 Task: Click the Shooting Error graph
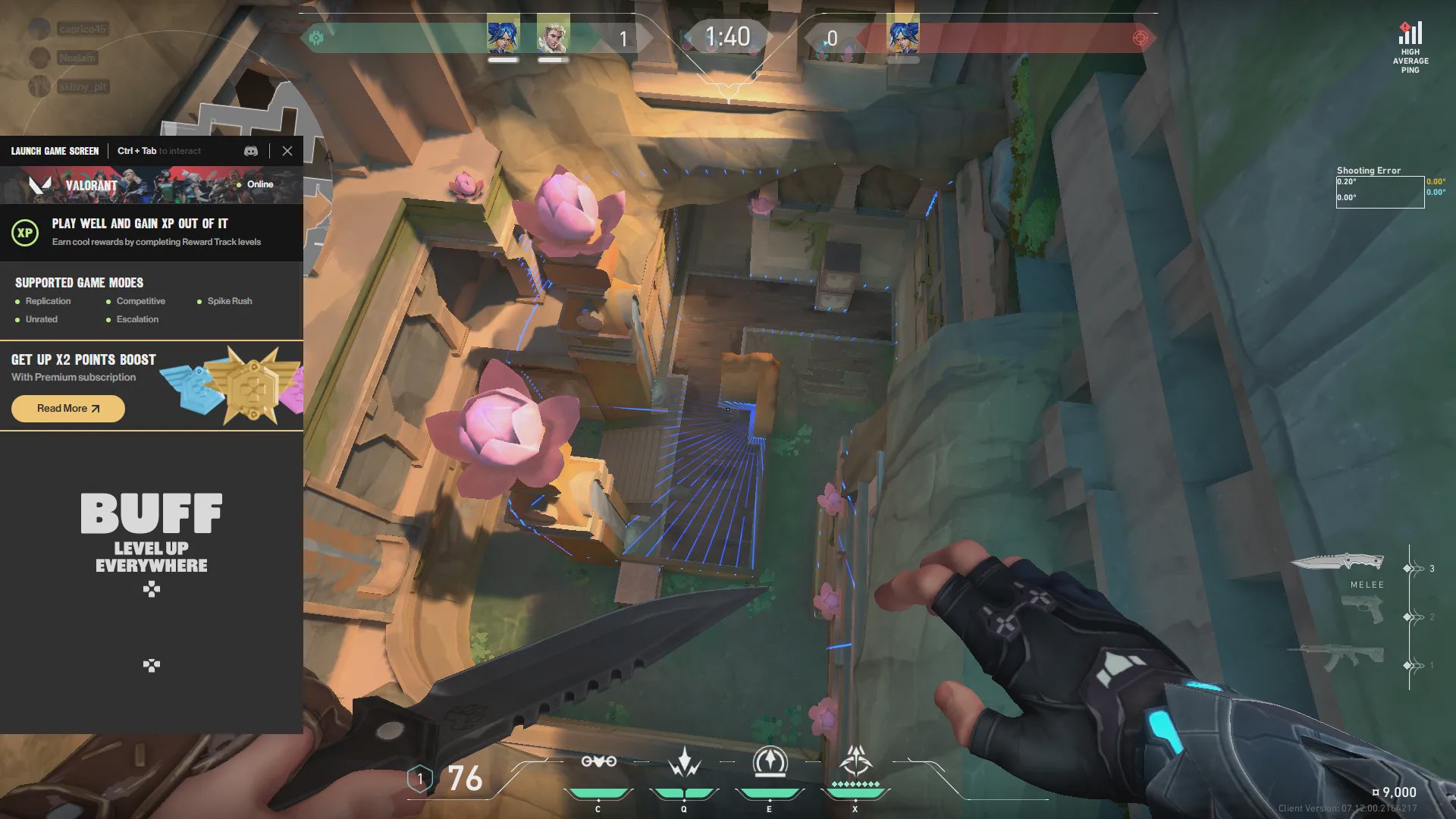(1379, 192)
